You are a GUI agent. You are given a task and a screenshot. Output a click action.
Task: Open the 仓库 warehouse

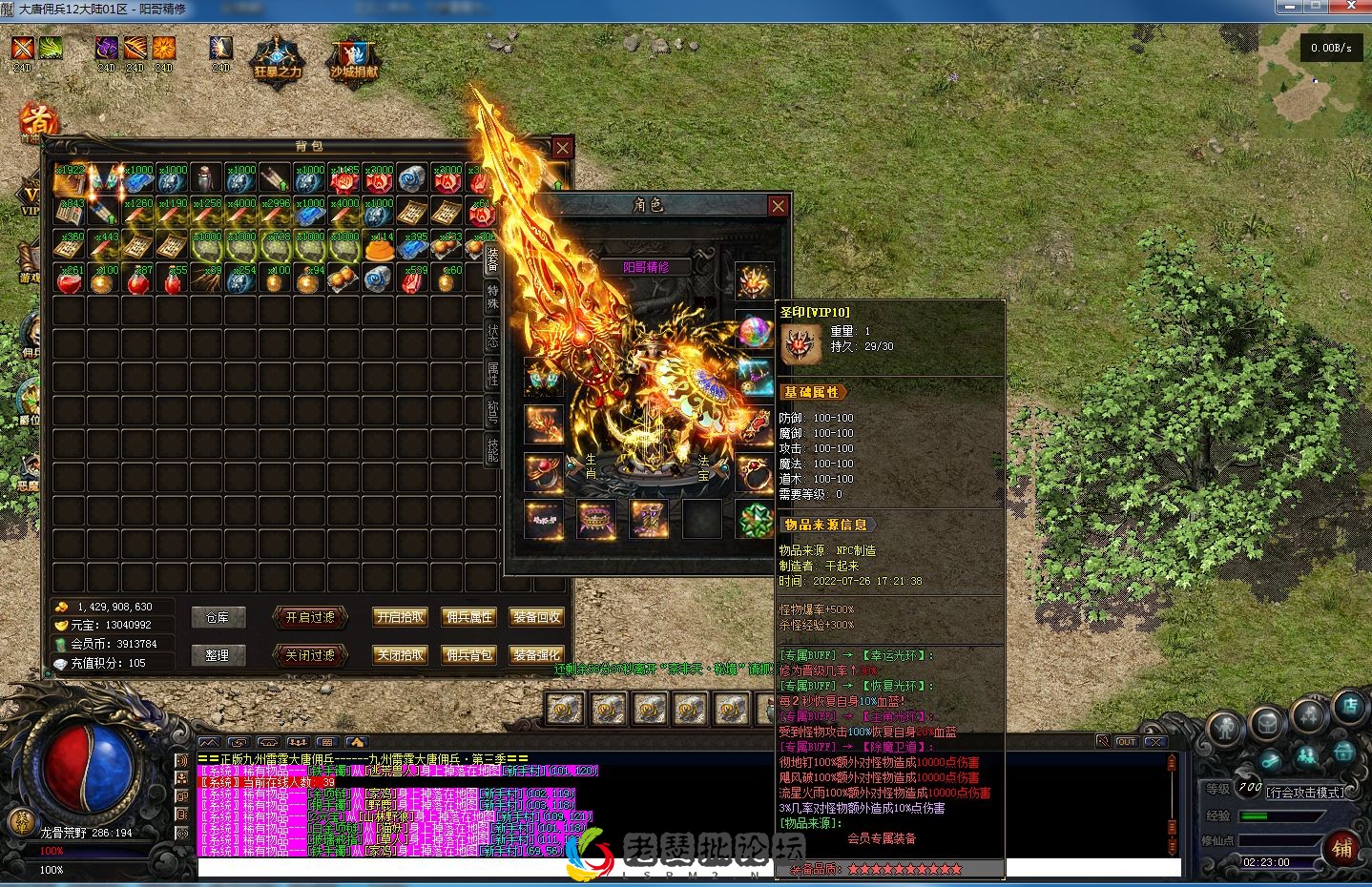tap(218, 618)
